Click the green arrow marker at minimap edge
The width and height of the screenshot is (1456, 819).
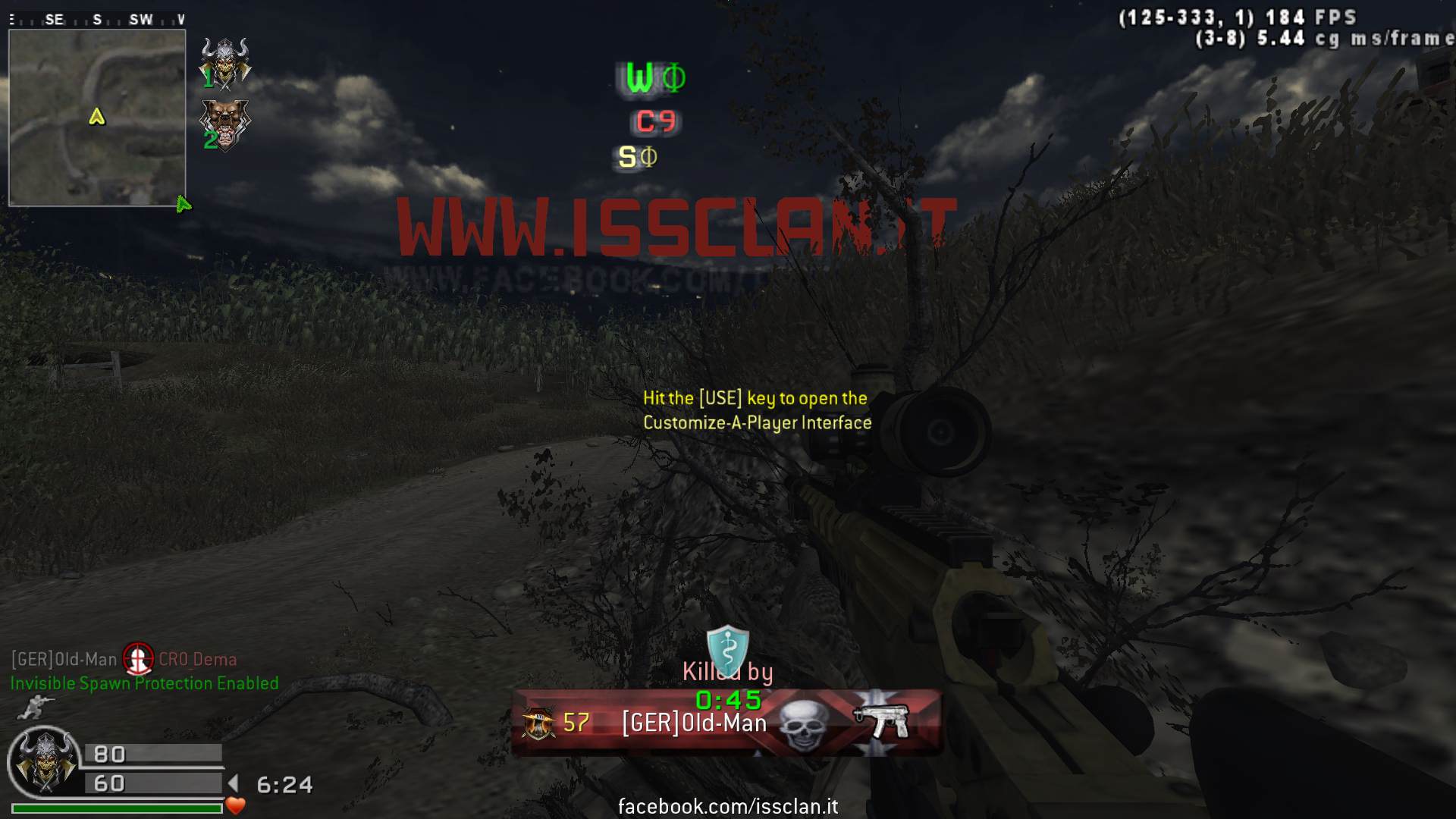[183, 204]
